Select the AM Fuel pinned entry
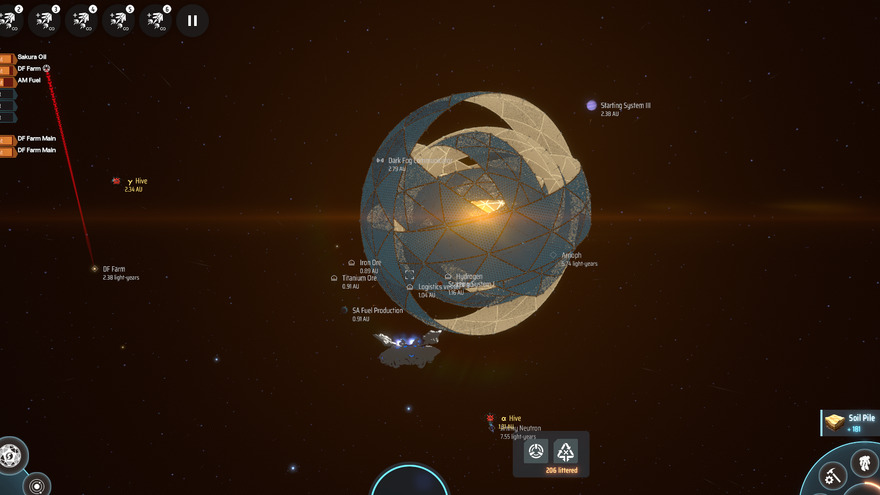The image size is (880, 495). [28, 80]
